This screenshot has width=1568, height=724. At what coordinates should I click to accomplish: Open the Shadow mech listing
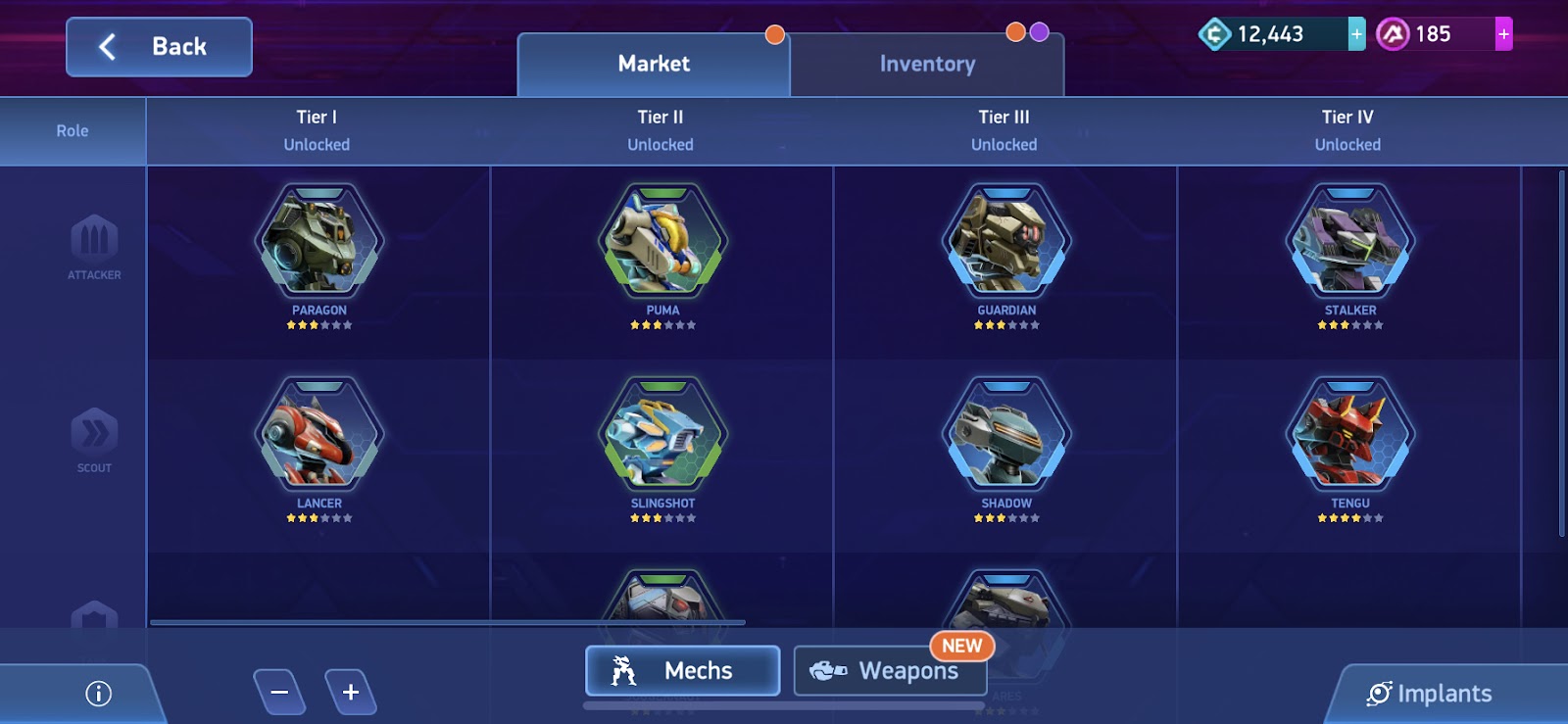point(1004,434)
